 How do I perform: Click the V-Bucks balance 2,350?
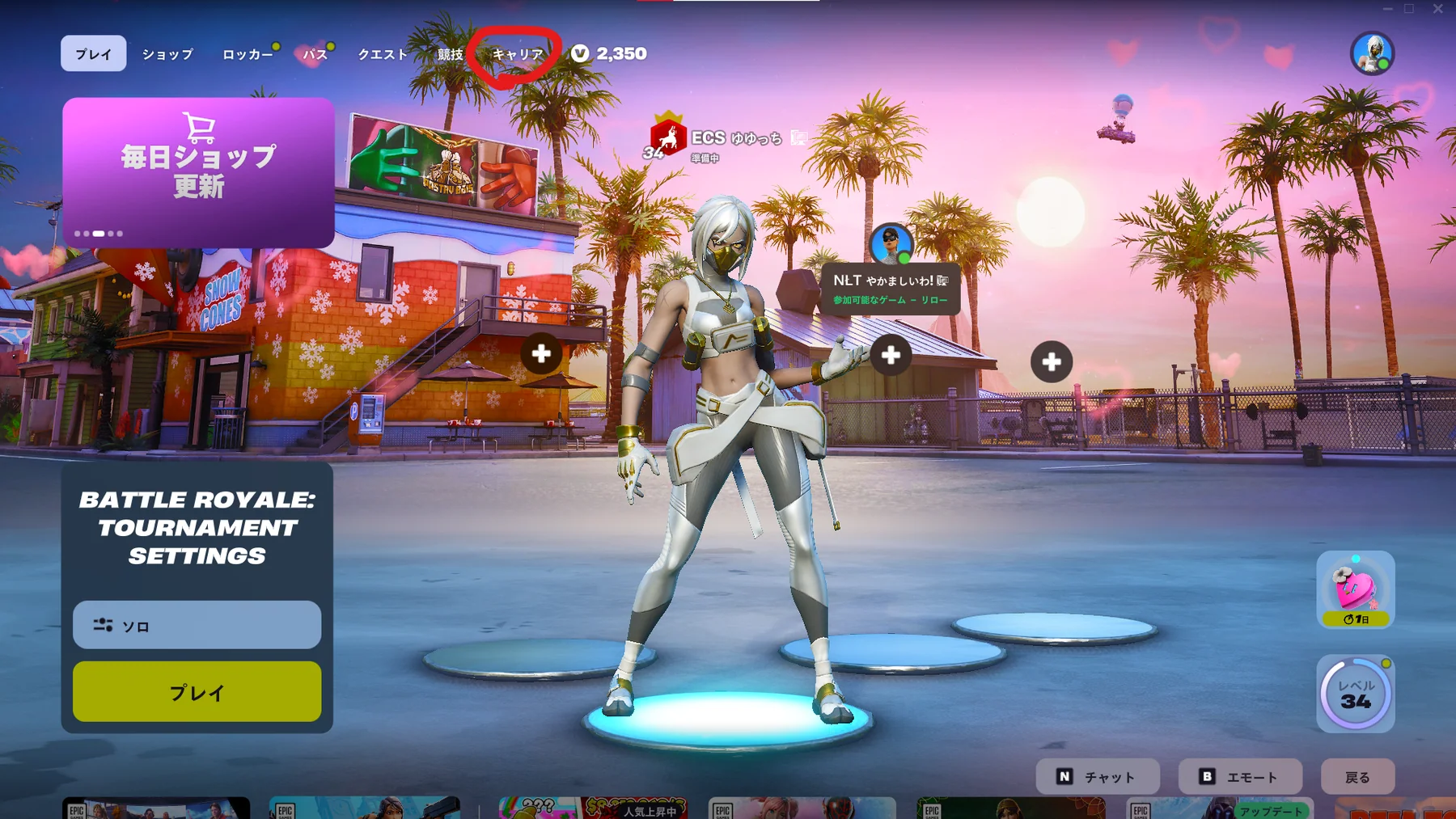coord(610,53)
